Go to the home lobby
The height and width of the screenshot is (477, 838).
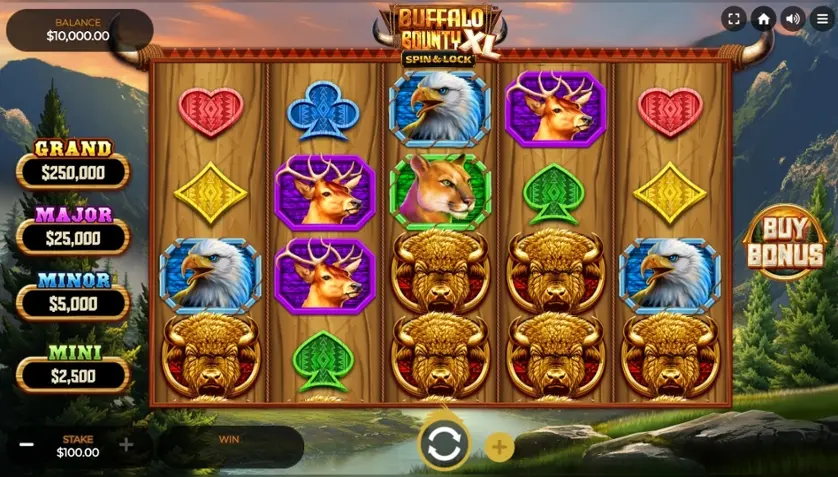(764, 19)
